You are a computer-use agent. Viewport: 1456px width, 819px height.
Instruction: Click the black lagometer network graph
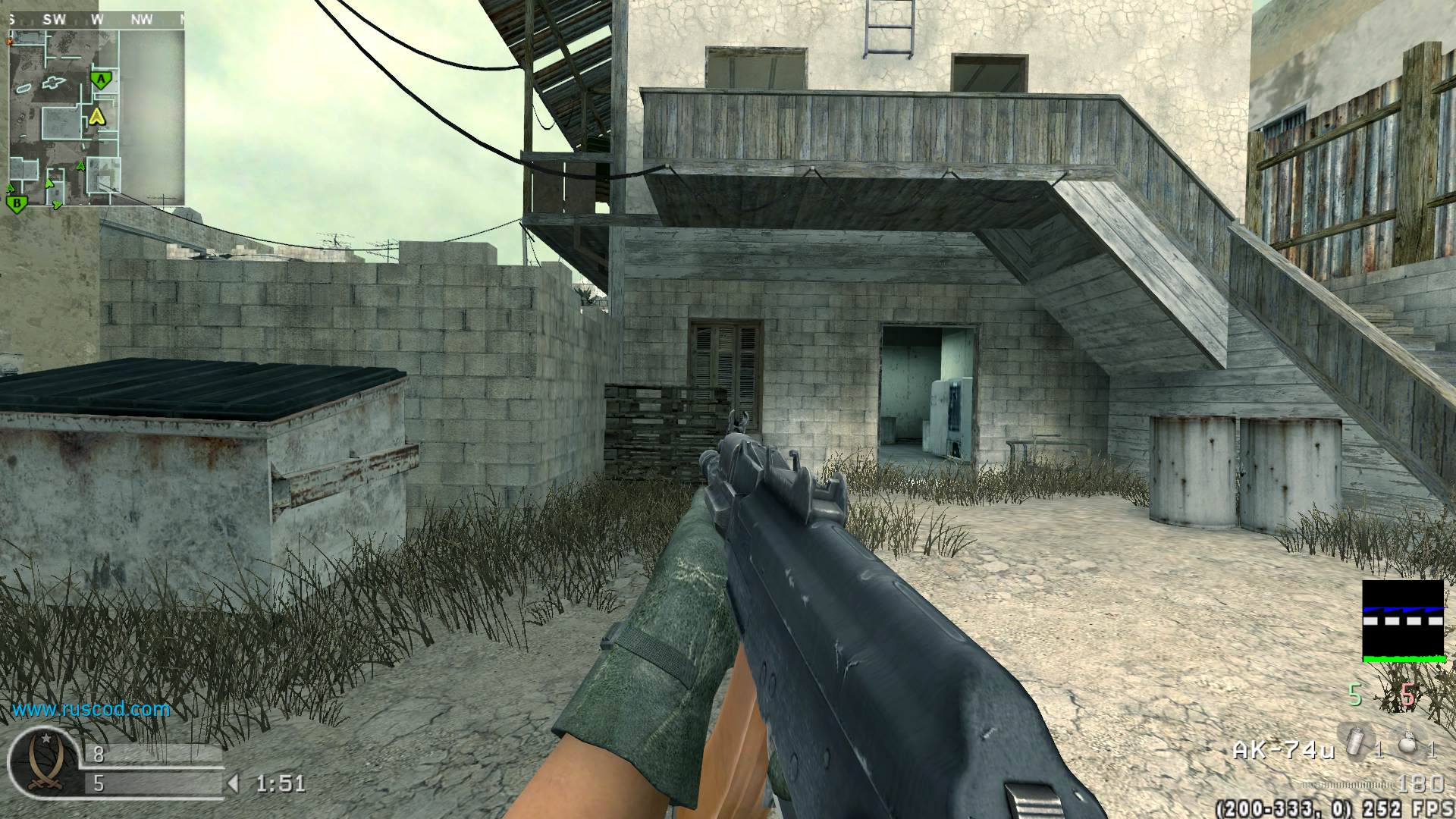(x=1403, y=621)
